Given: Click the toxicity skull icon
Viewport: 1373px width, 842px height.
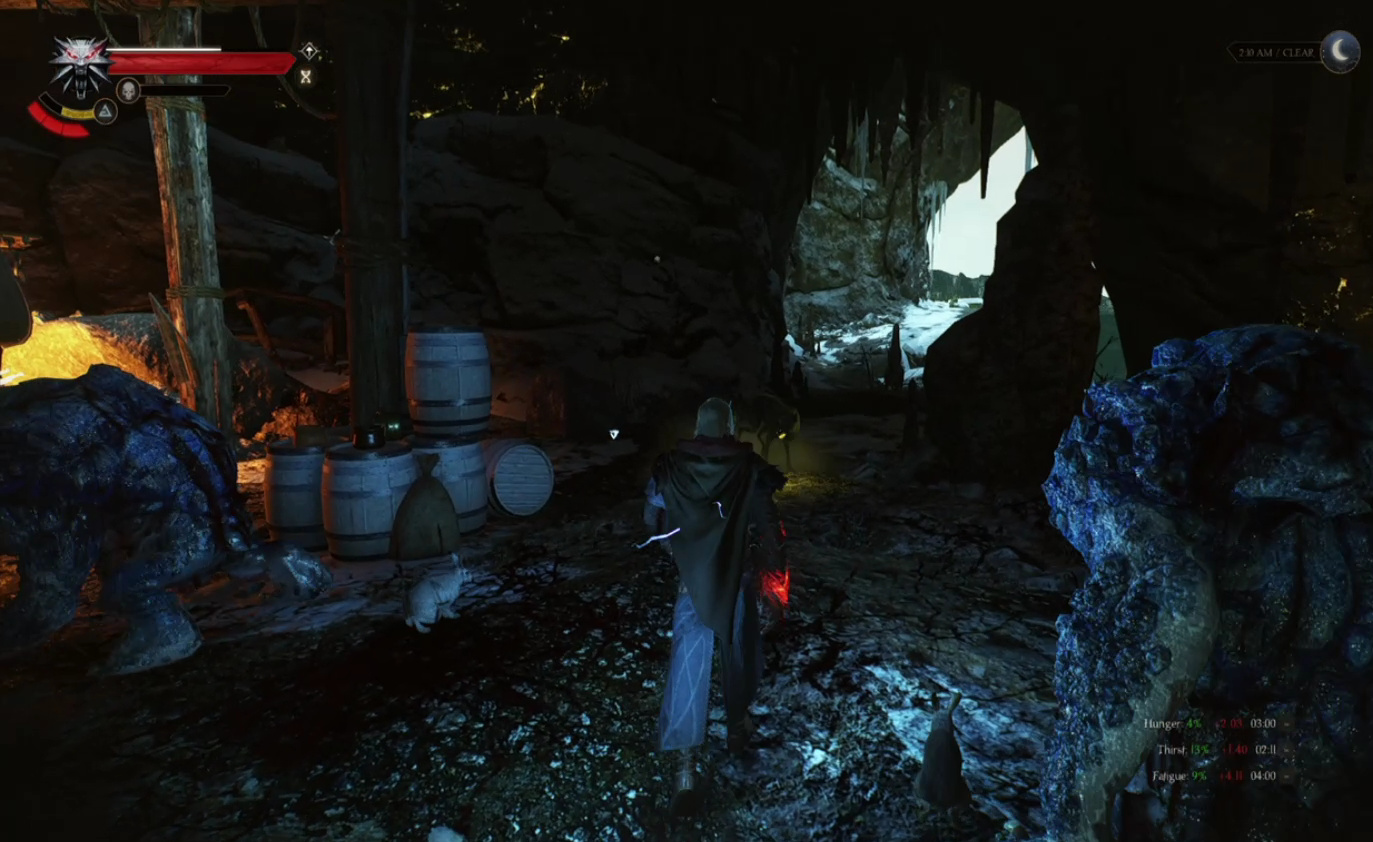Looking at the screenshot, I should (x=128, y=90).
